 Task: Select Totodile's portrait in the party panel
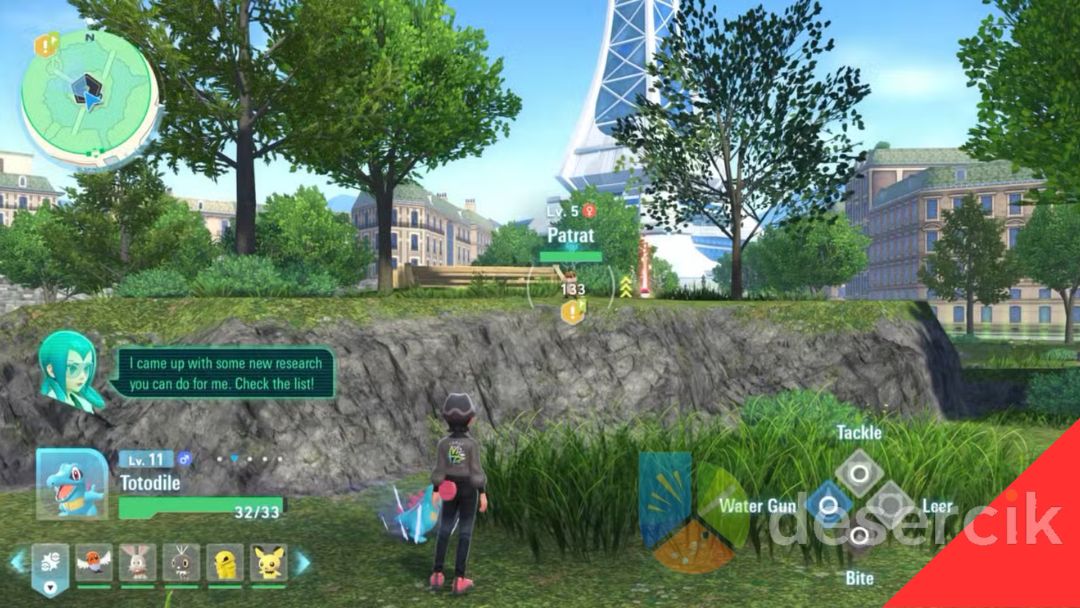tap(72, 484)
